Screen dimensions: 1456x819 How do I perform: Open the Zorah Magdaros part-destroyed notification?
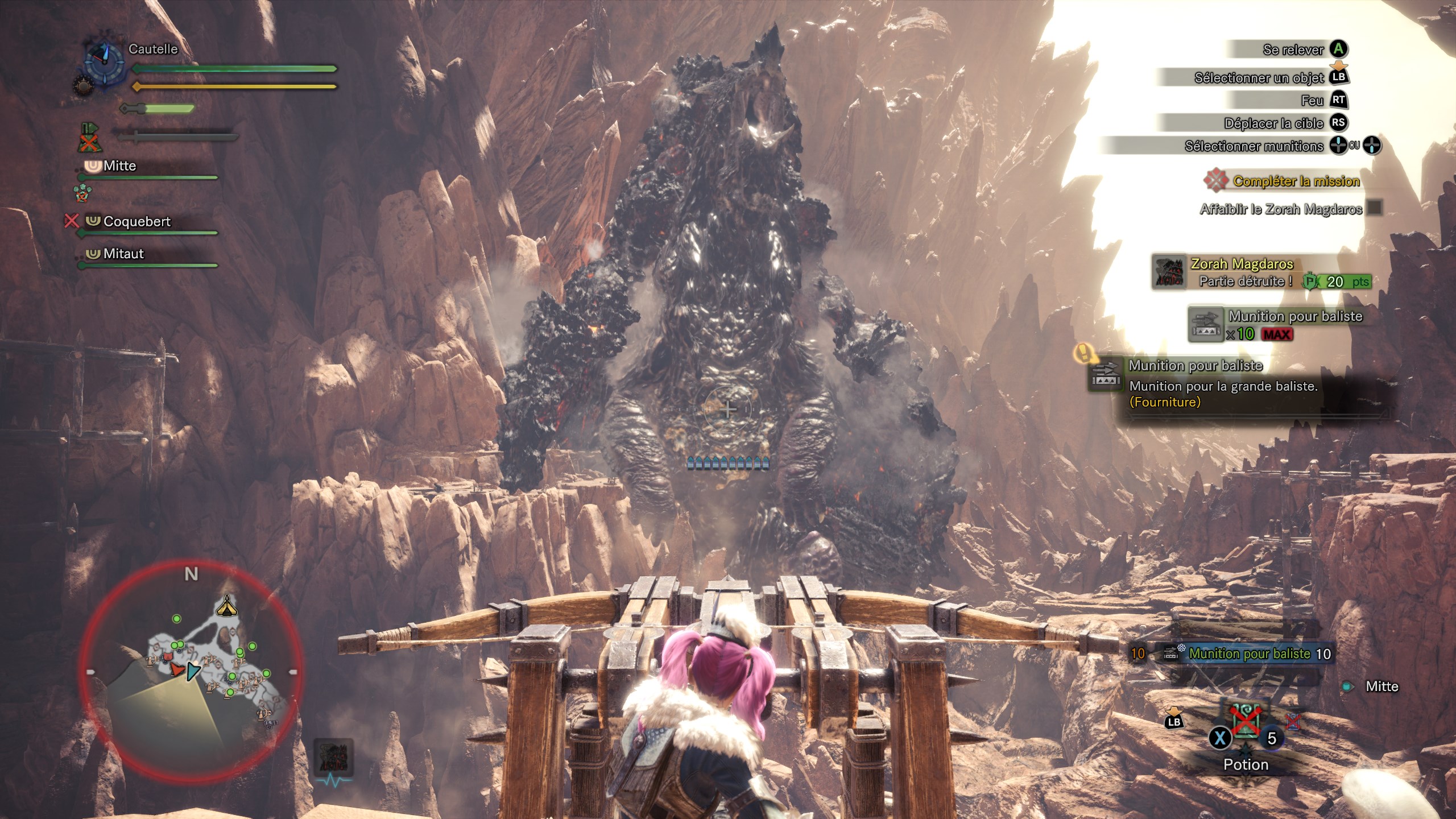pos(1261,273)
